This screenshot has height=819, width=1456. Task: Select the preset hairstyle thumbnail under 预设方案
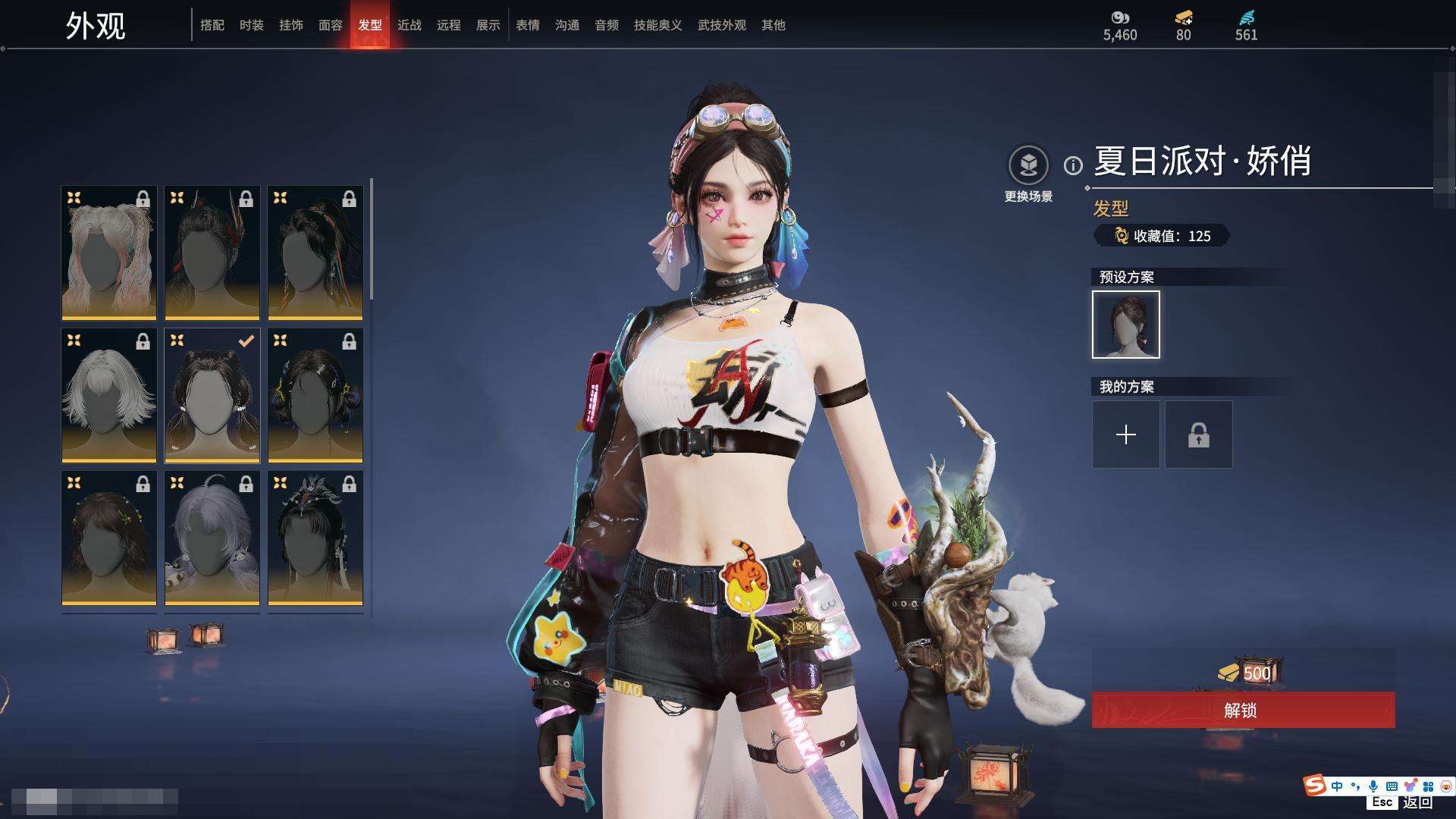(x=1125, y=325)
